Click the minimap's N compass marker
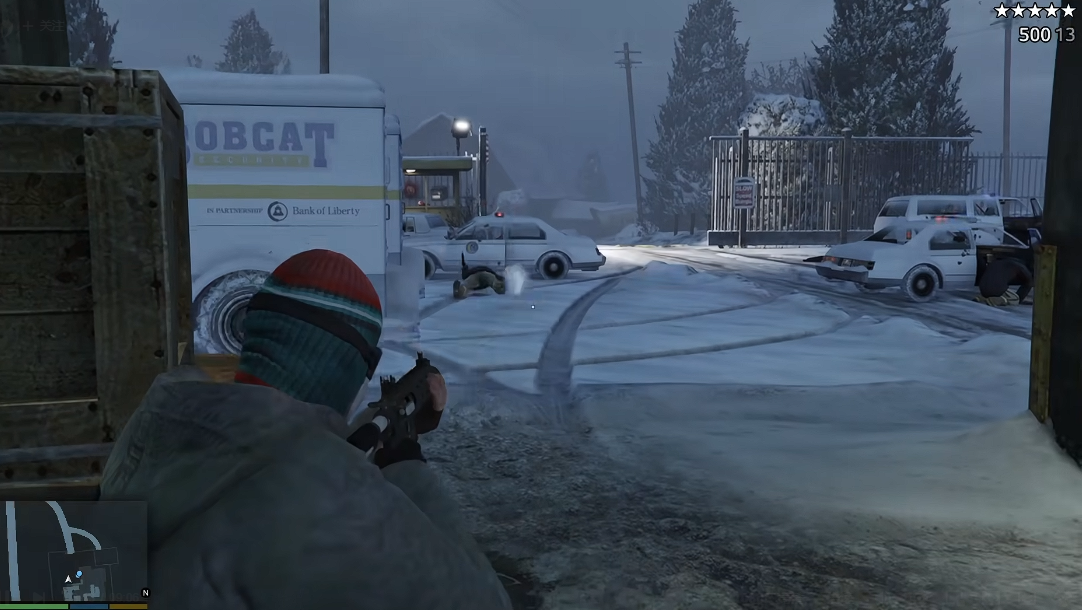 (x=145, y=593)
